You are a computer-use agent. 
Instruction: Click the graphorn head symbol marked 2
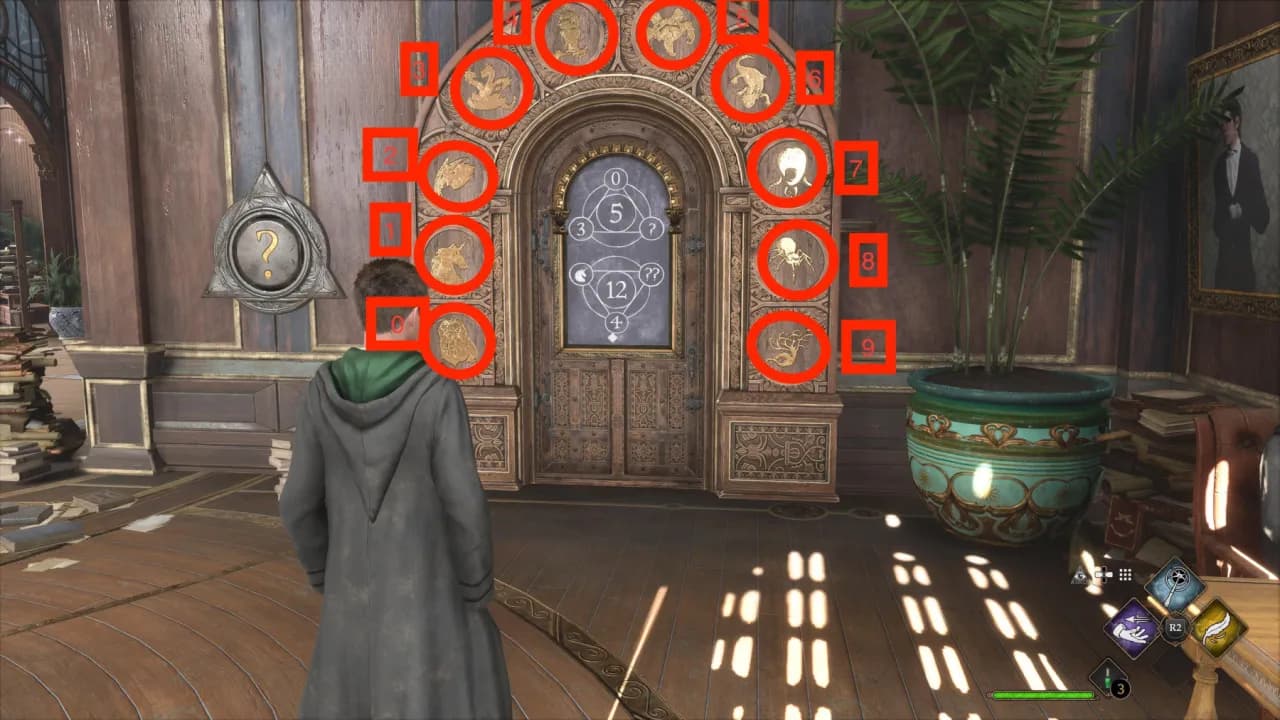click(455, 175)
